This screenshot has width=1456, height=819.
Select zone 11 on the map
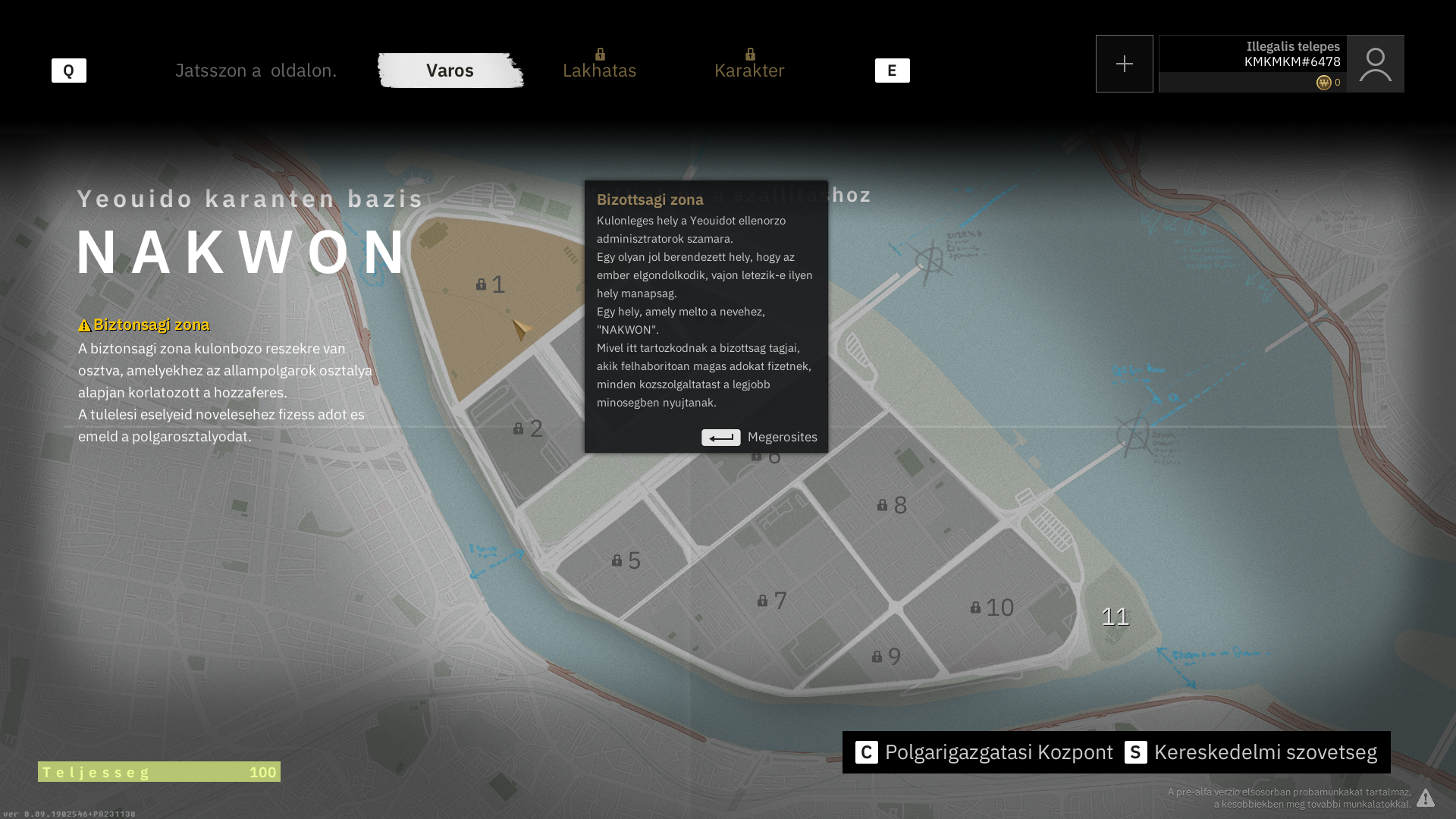[x=1115, y=617]
